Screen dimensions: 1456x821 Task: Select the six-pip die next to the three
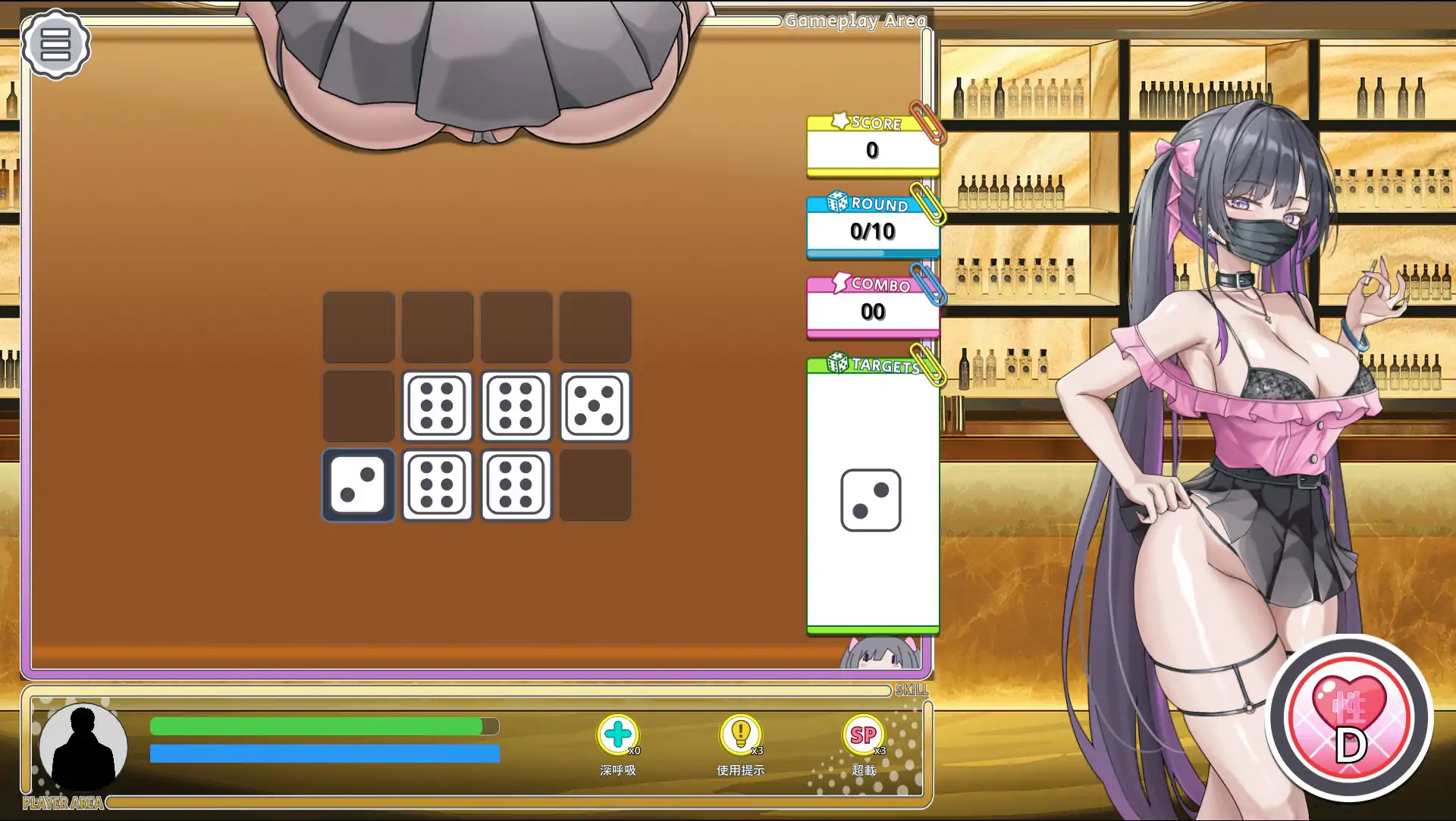tap(438, 486)
